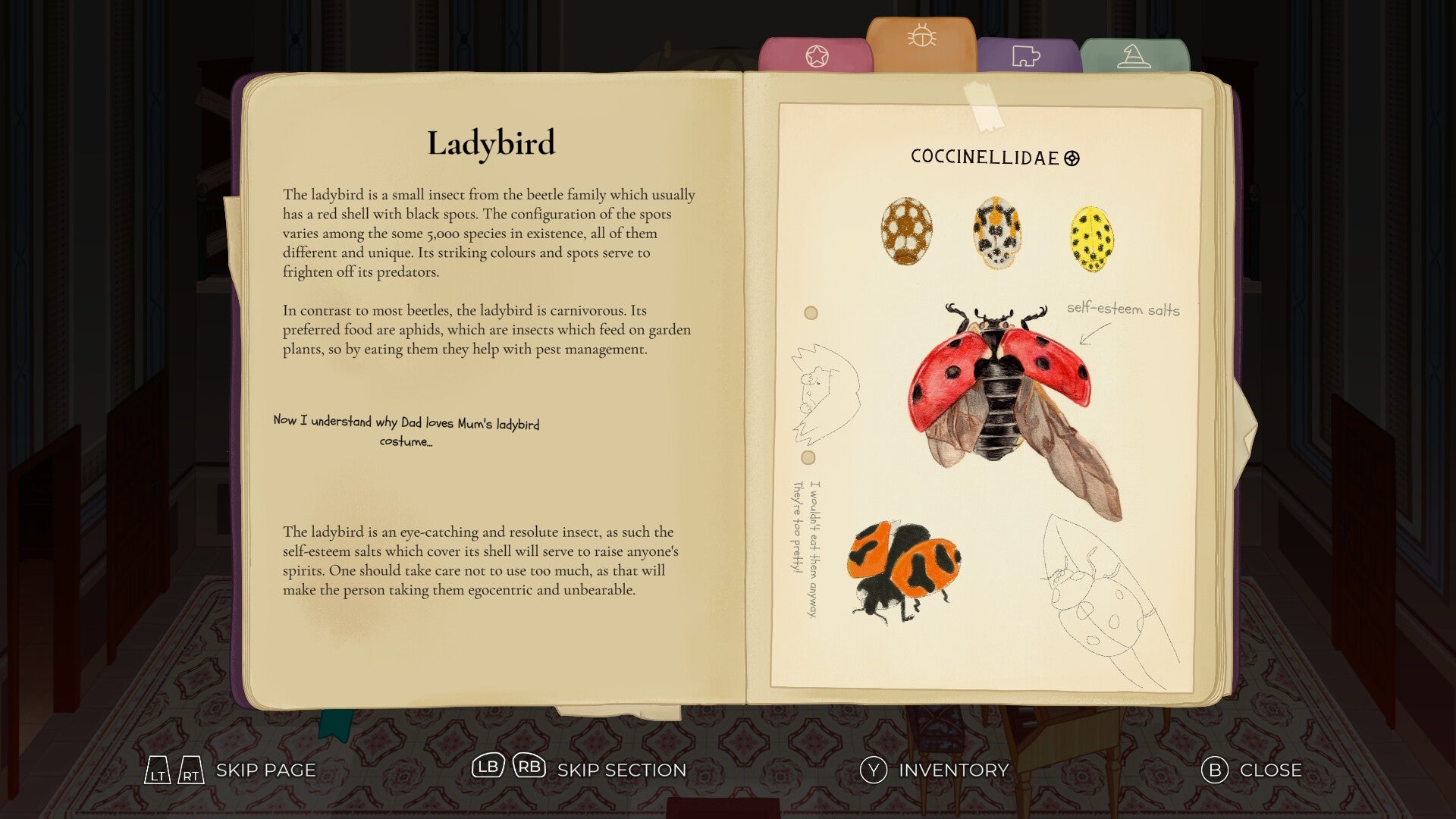Click the lower circular punch hole on the specimen sheet
This screenshot has width=1456, height=819.
[807, 458]
